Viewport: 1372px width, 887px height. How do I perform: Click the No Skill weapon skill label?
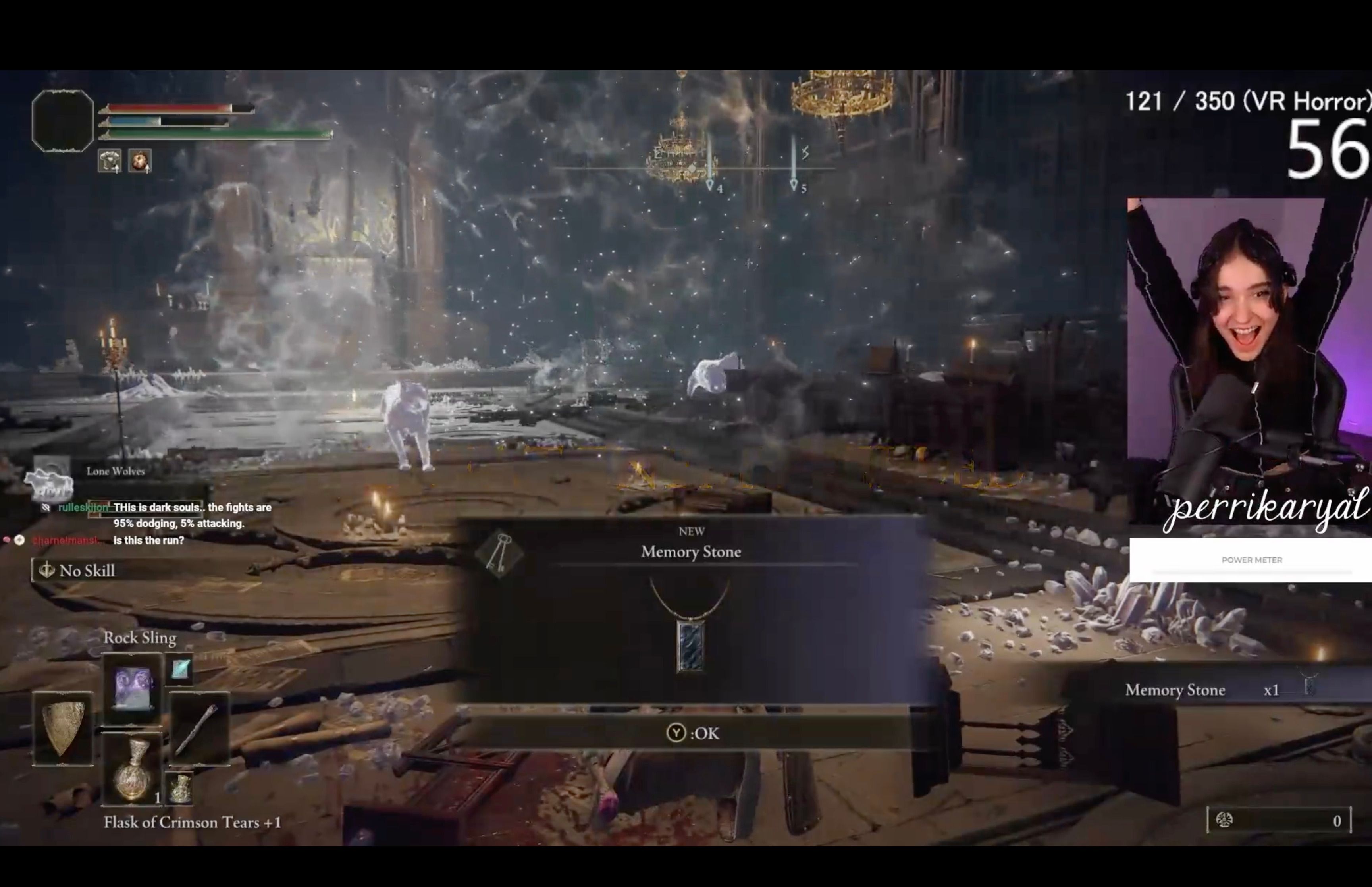pyautogui.click(x=87, y=570)
